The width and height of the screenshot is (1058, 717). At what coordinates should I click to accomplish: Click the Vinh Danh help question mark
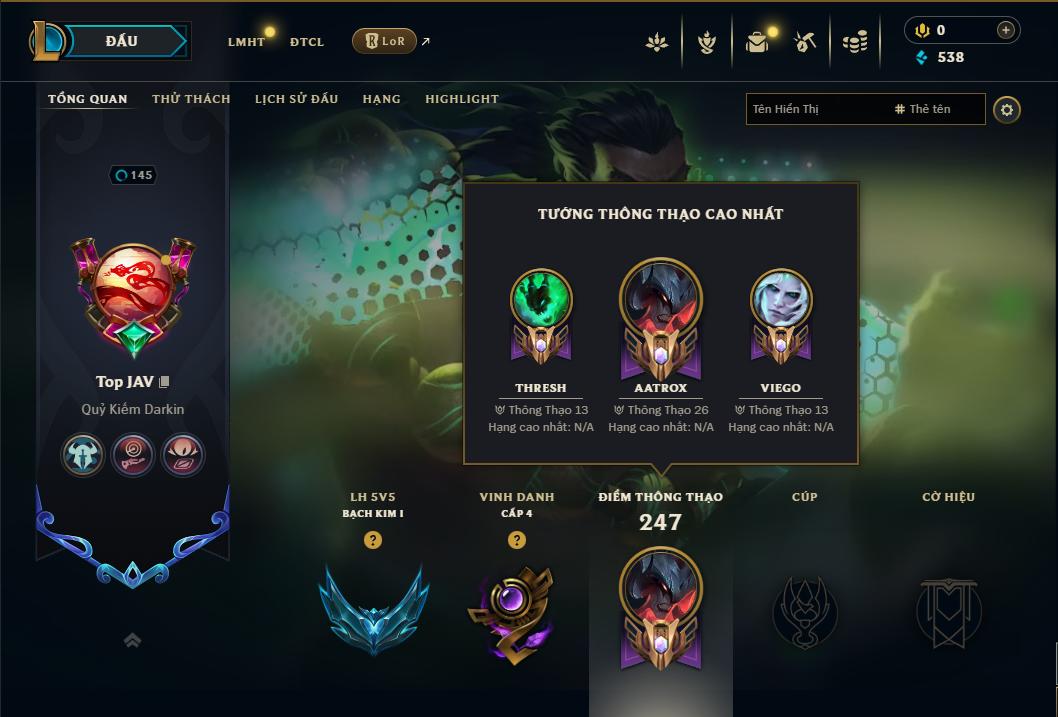516,540
